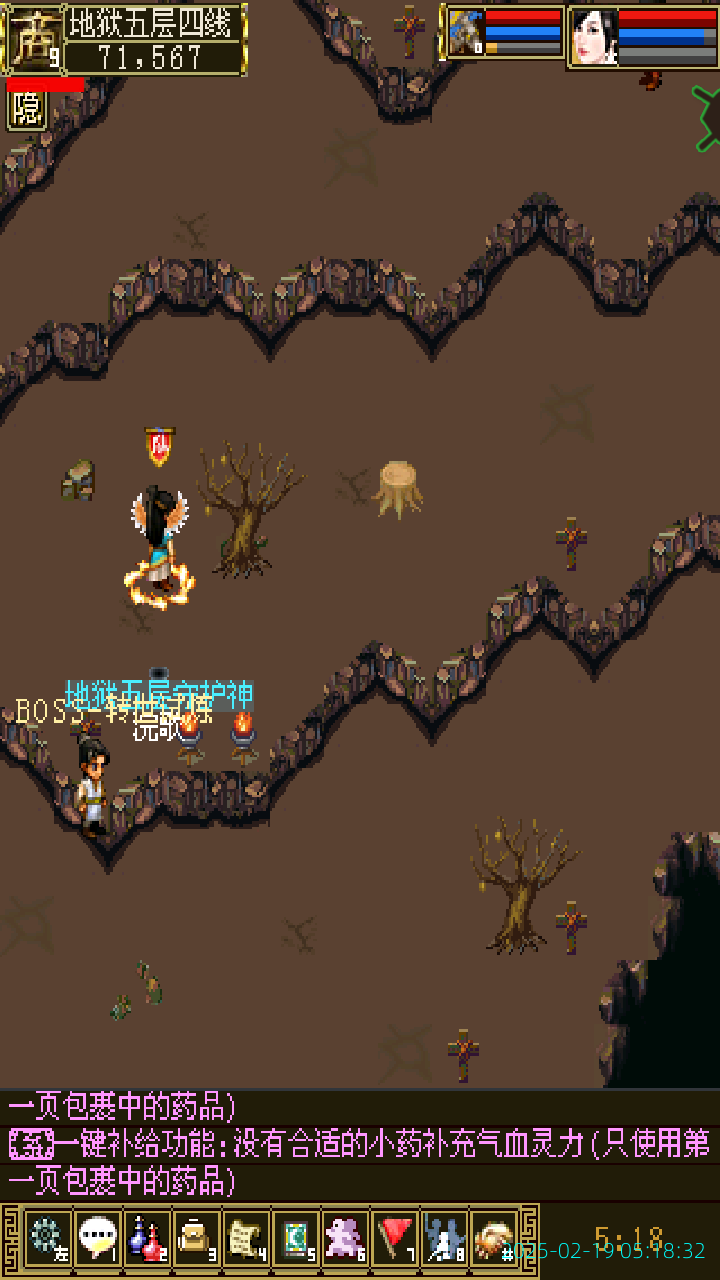This screenshot has height=1280, width=720.
Task: Open the pink character figure menu
Action: 345,1239
